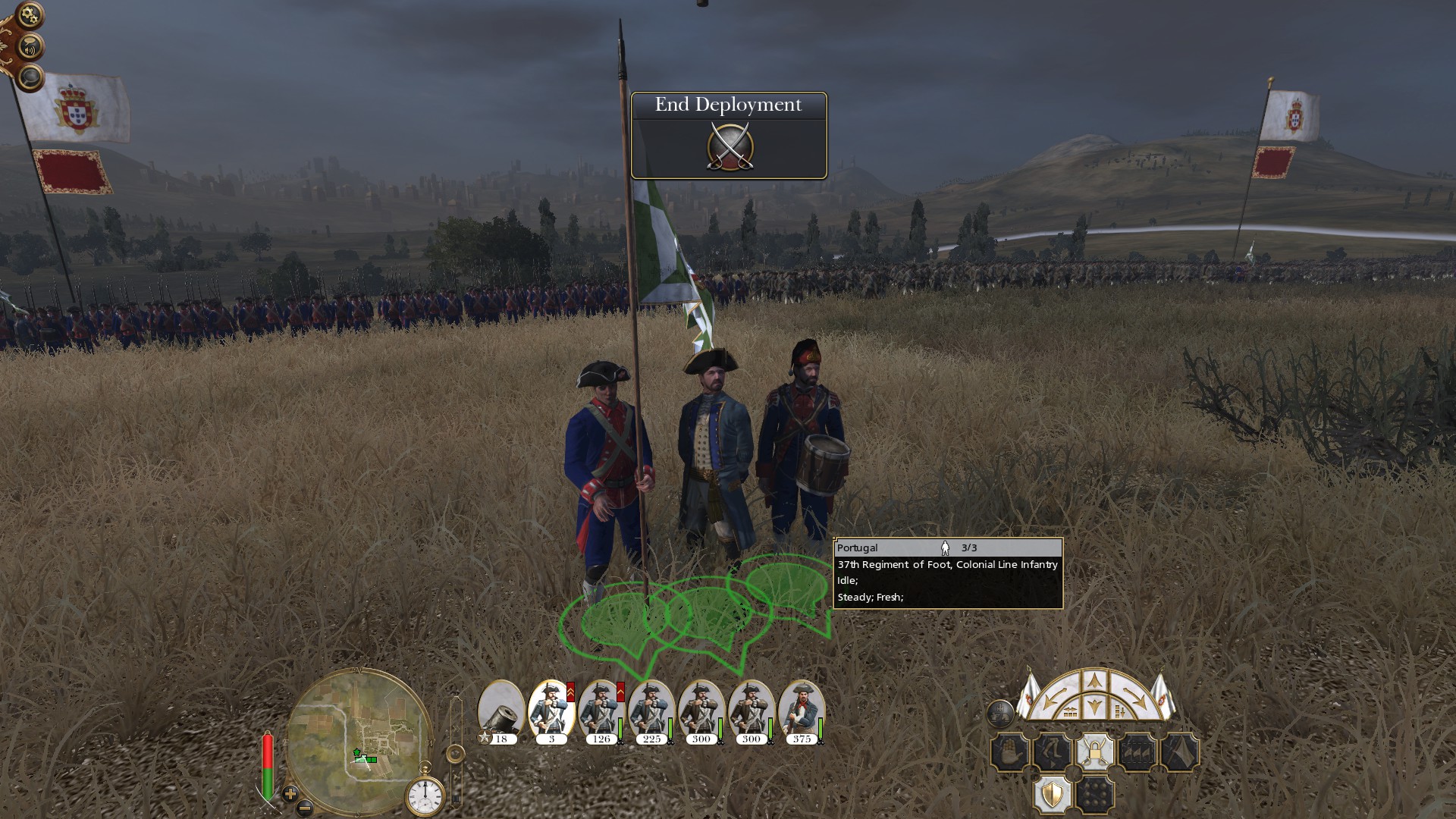Click the widen-ranks icon inside the formation arc
Viewport: 1456px width, 819px height.
1071,711
